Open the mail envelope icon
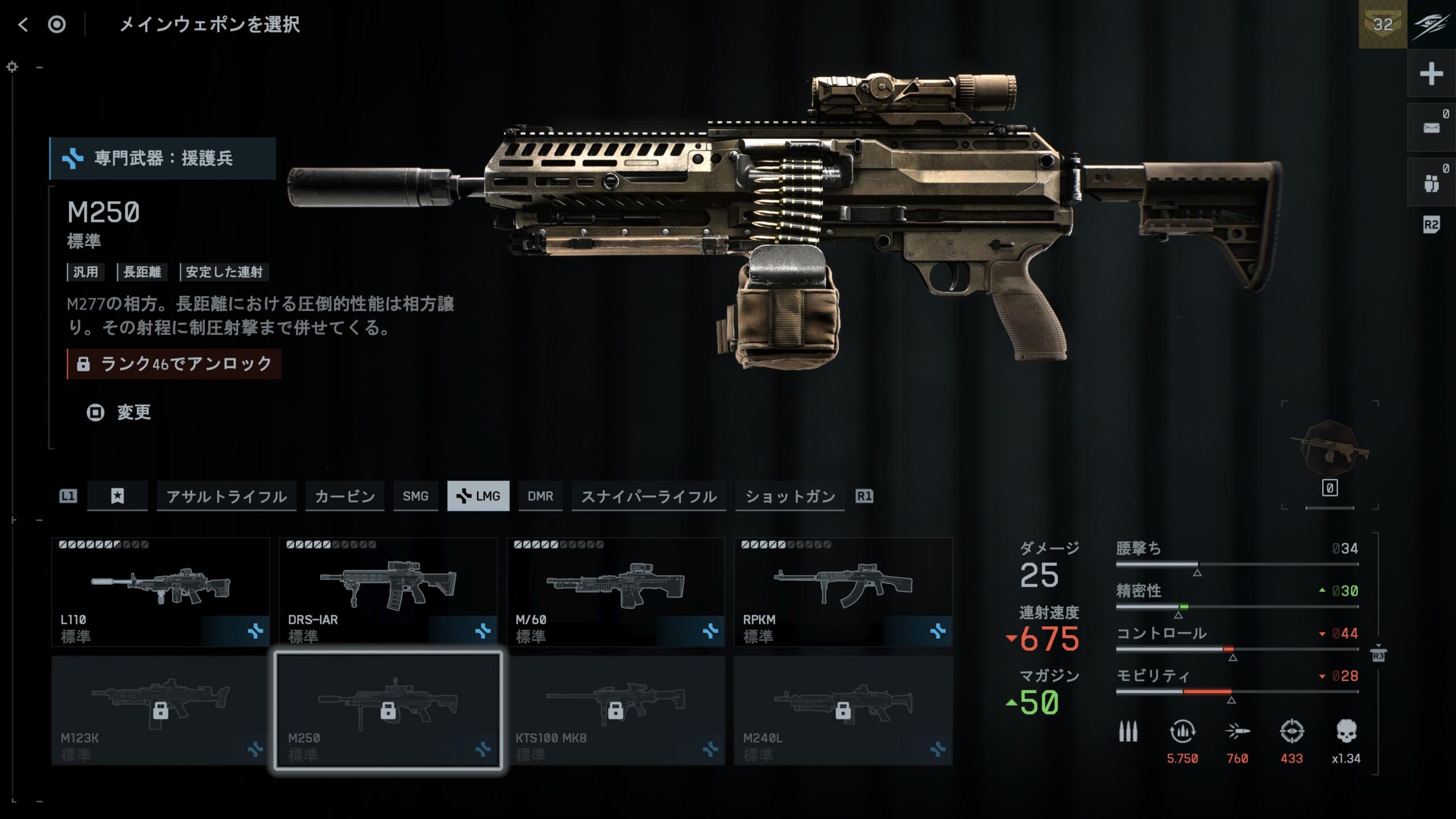The width and height of the screenshot is (1456, 819). [1431, 127]
